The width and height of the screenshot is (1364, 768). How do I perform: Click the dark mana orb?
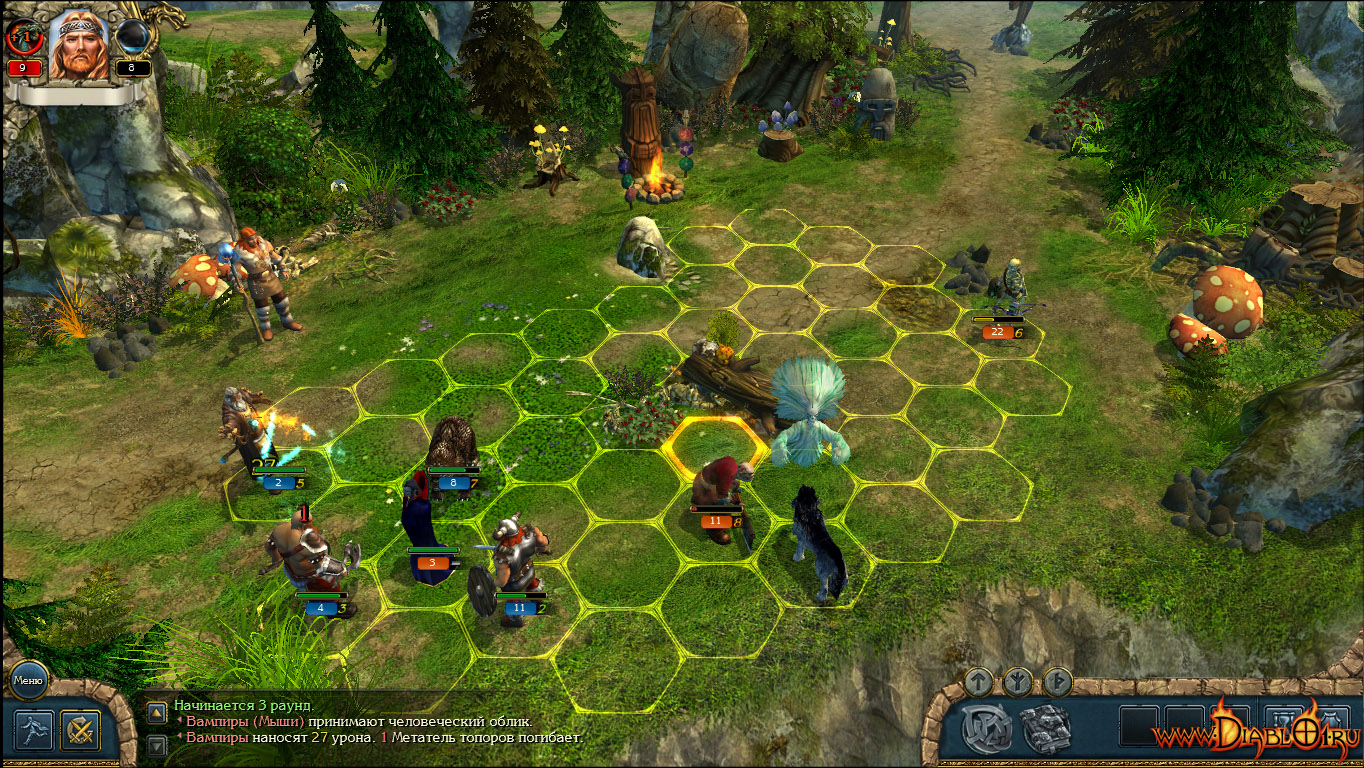pyautogui.click(x=133, y=38)
